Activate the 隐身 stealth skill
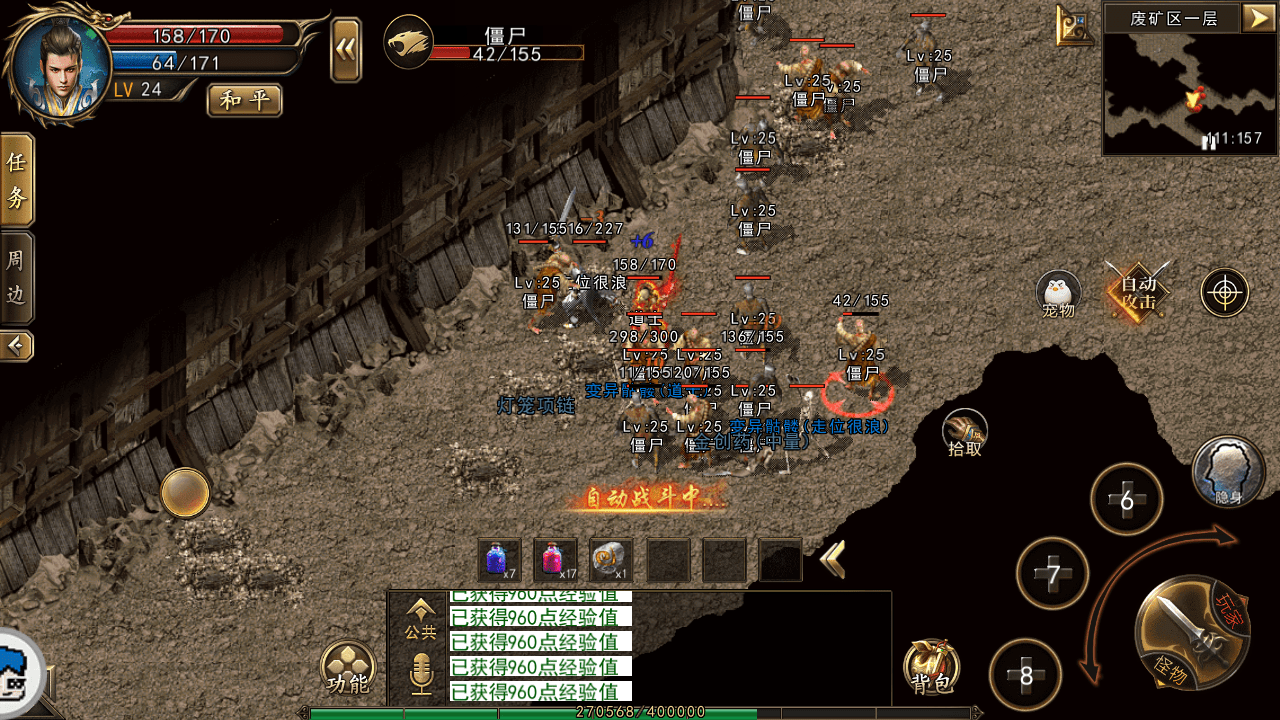Screen dimensions: 1280x720 1227,471
